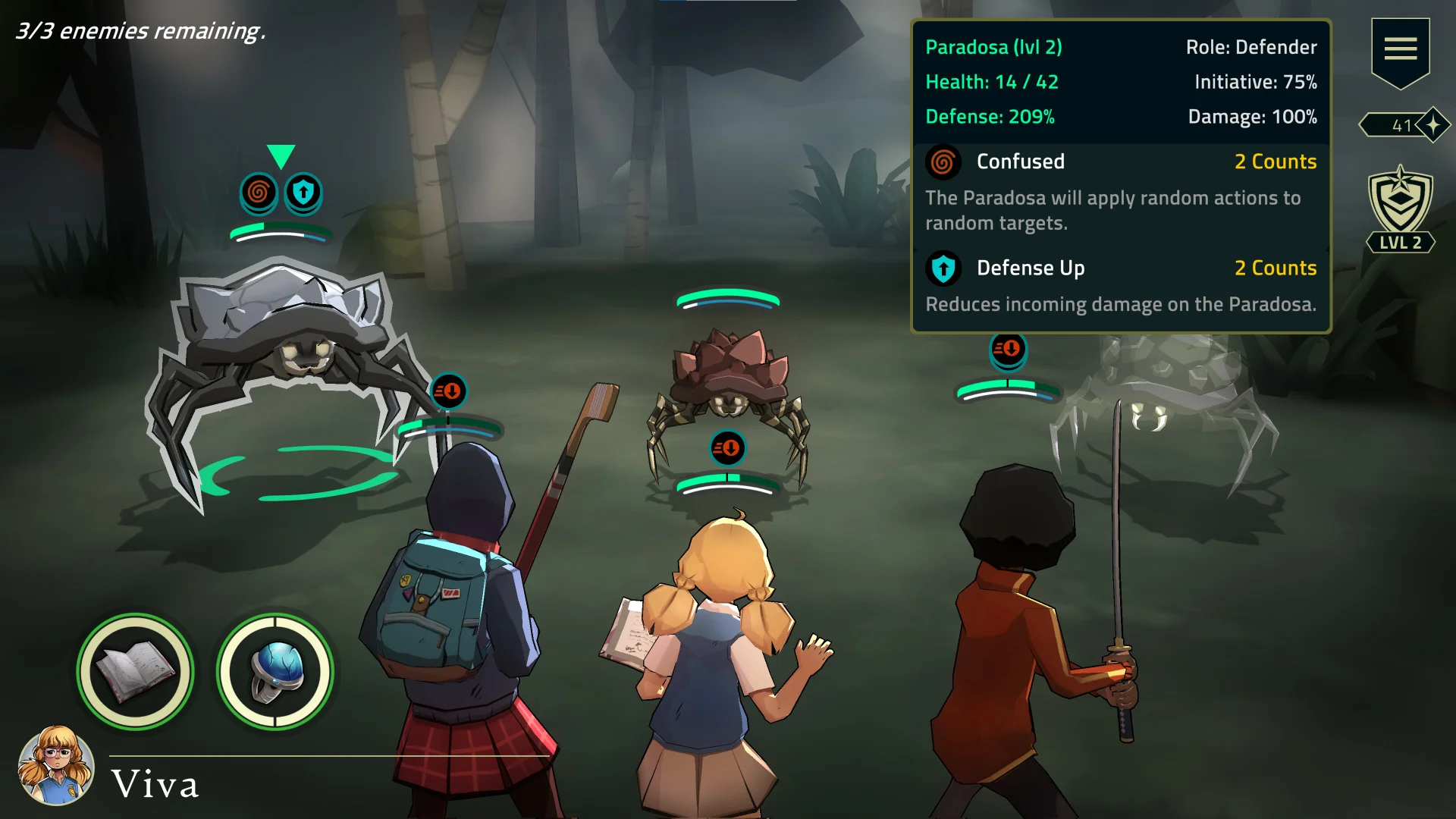1456x819 pixels.
Task: Click the LVL 2 rank badge
Action: tap(1400, 210)
